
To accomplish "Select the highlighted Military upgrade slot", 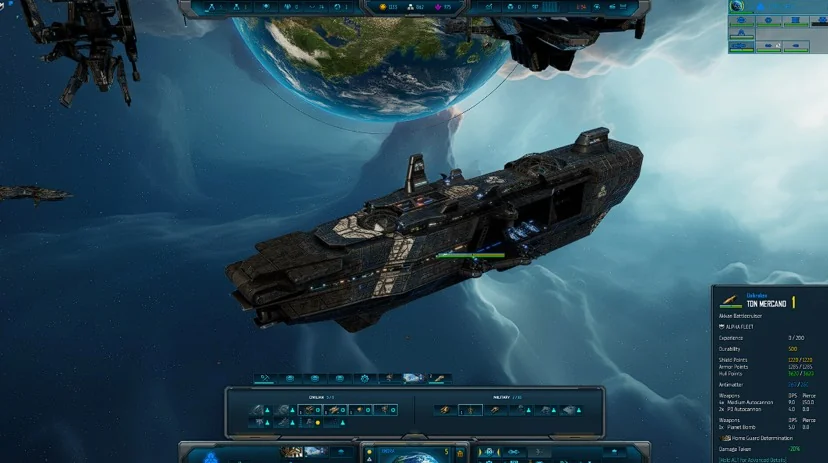I will (x=470, y=410).
